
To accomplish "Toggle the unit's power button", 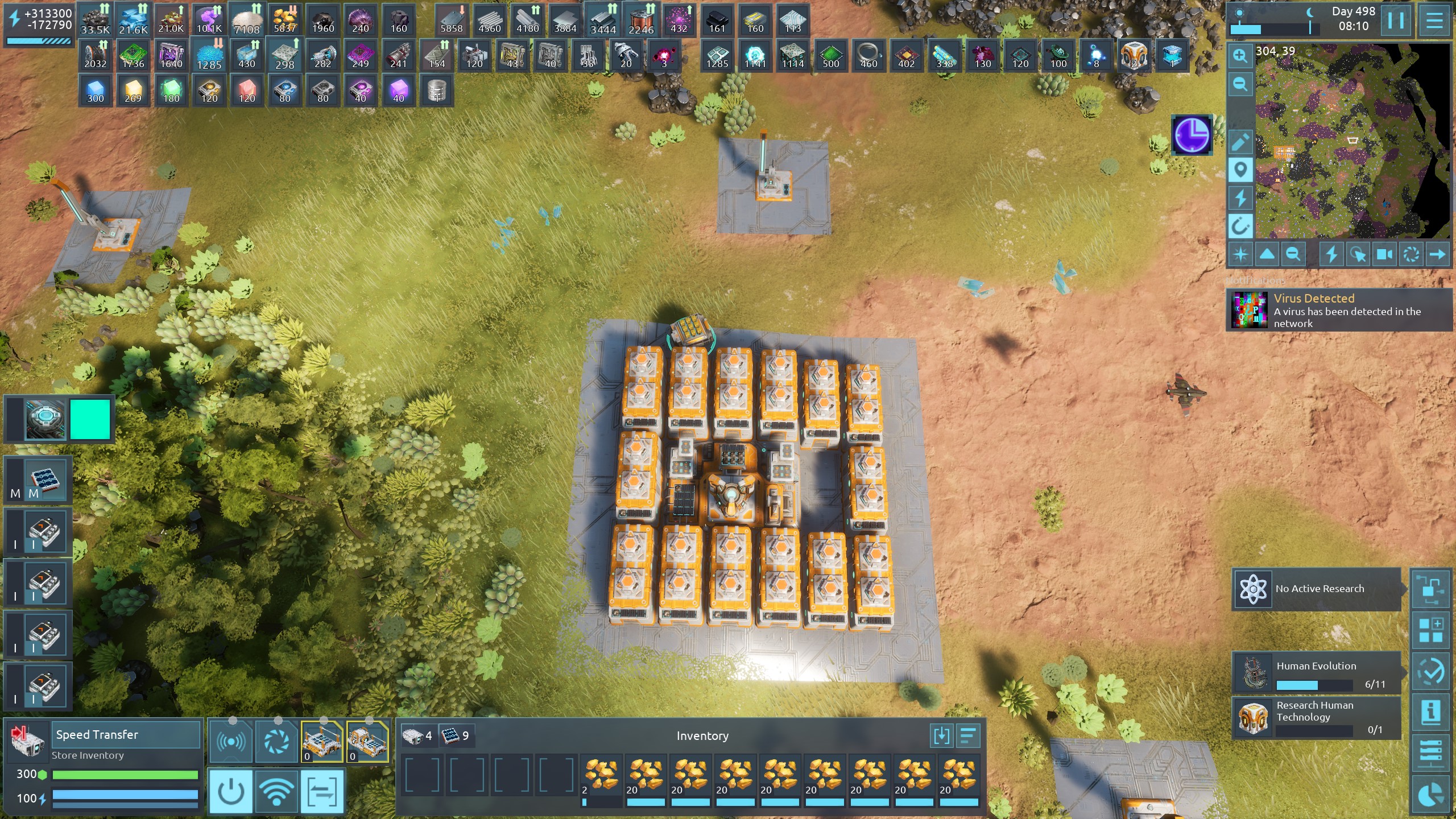I will coord(231,791).
